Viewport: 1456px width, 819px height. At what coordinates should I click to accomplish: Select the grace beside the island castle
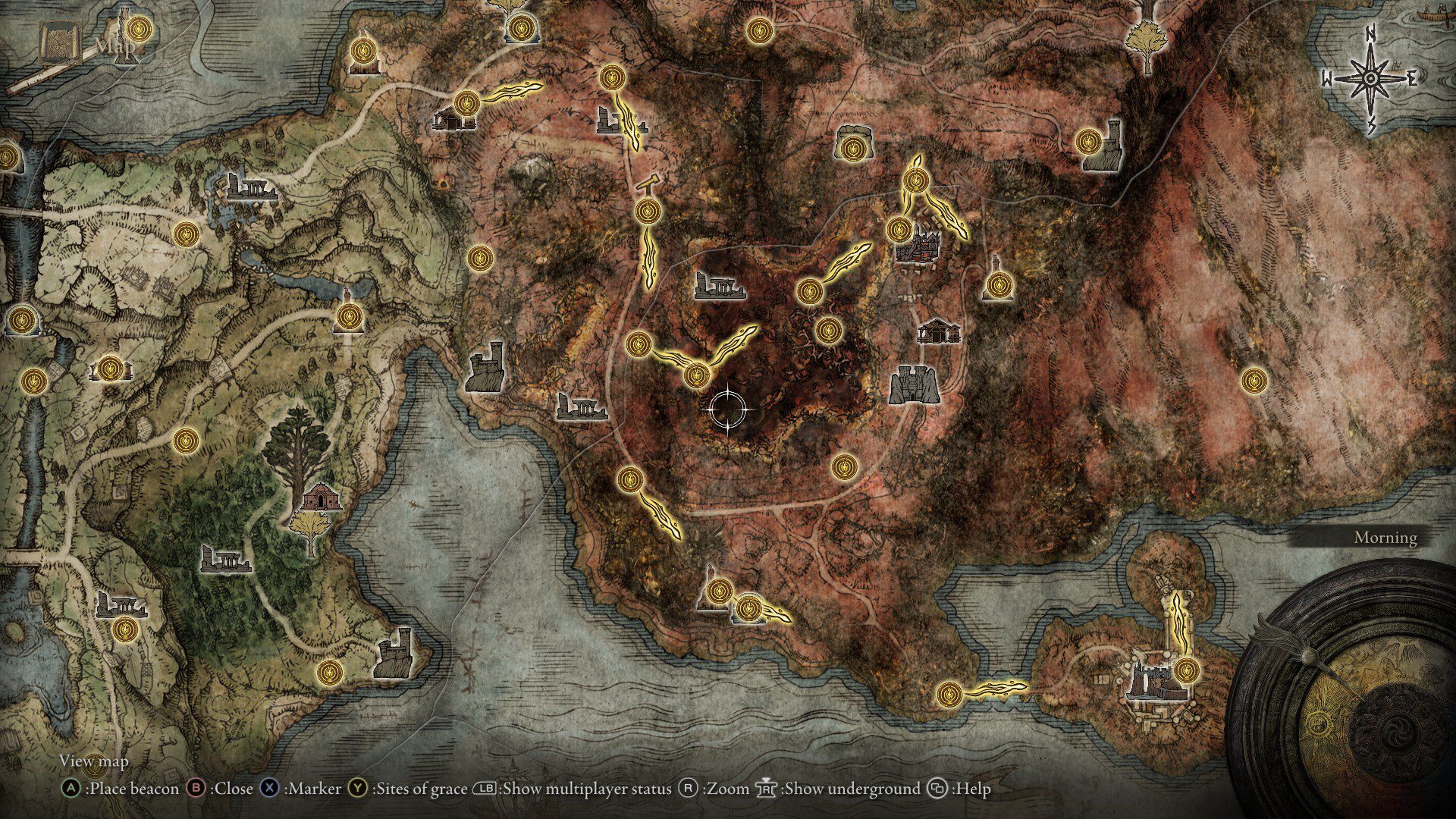click(x=1187, y=670)
